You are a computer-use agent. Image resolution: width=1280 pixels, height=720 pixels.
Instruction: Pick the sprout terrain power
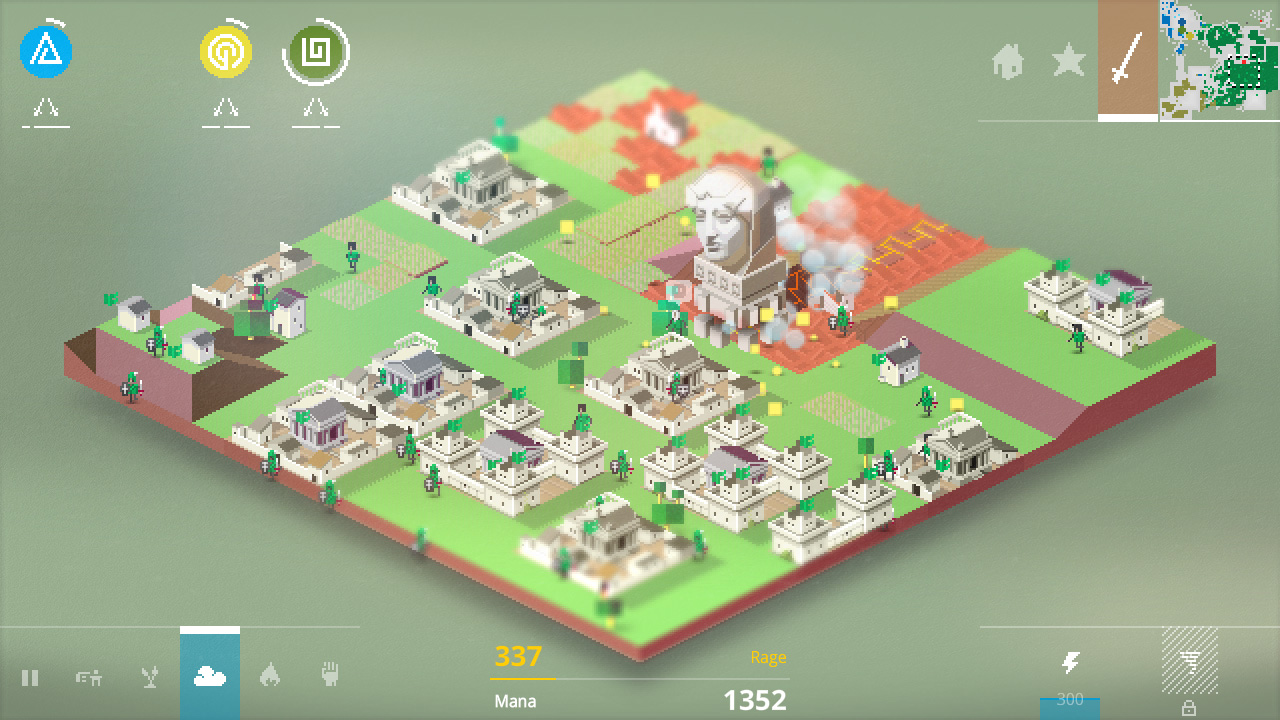(148, 677)
